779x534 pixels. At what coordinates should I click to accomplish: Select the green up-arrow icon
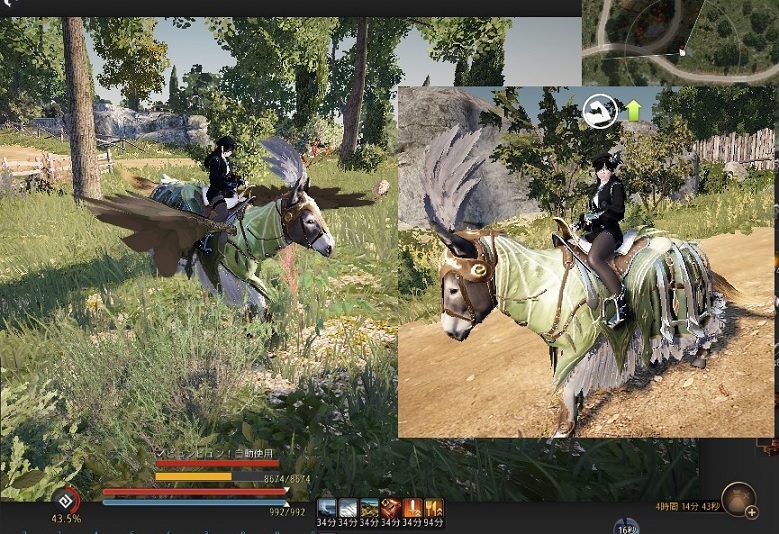point(633,110)
